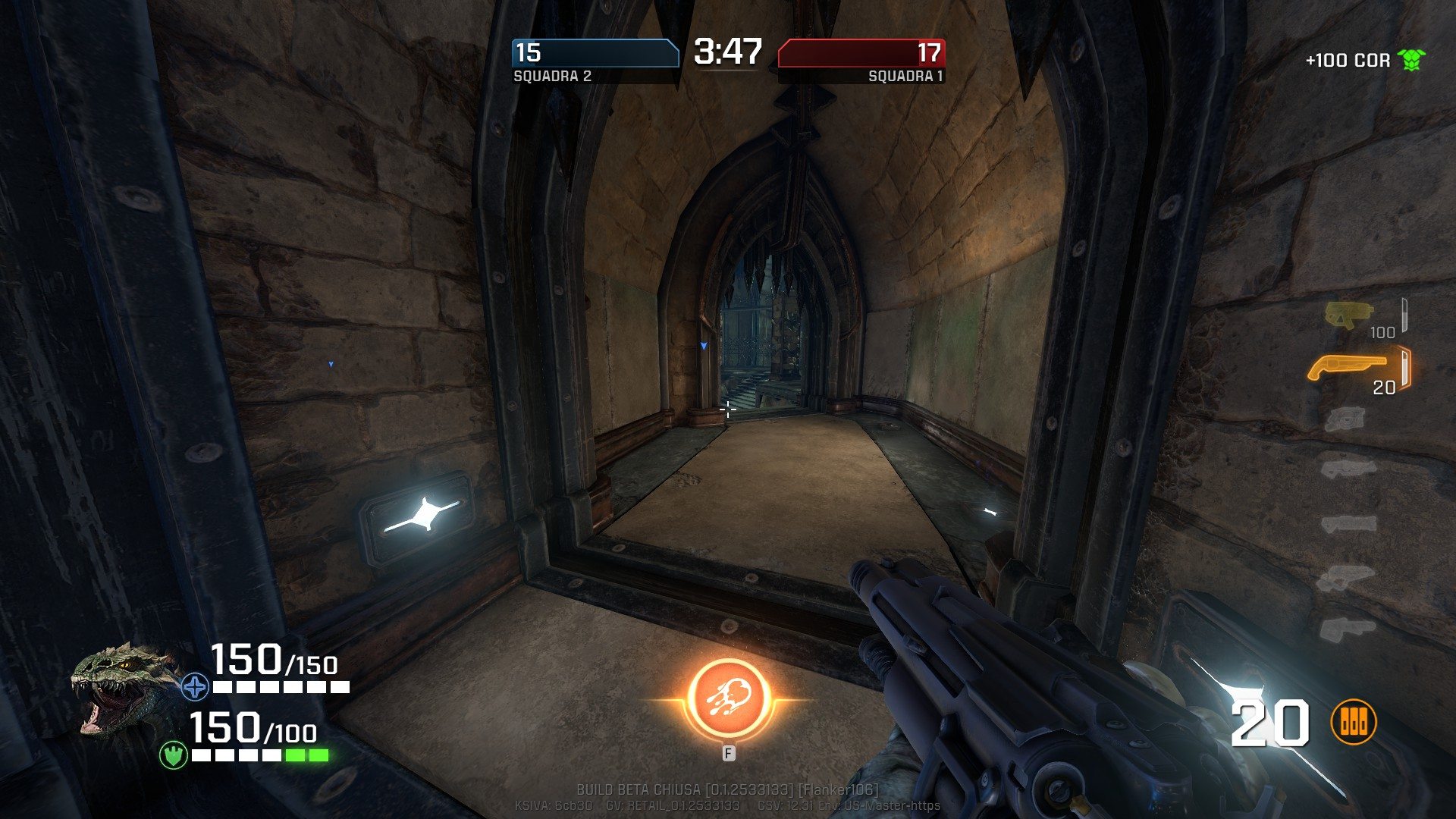
Task: Click the blue health cross icon
Action: point(195,687)
